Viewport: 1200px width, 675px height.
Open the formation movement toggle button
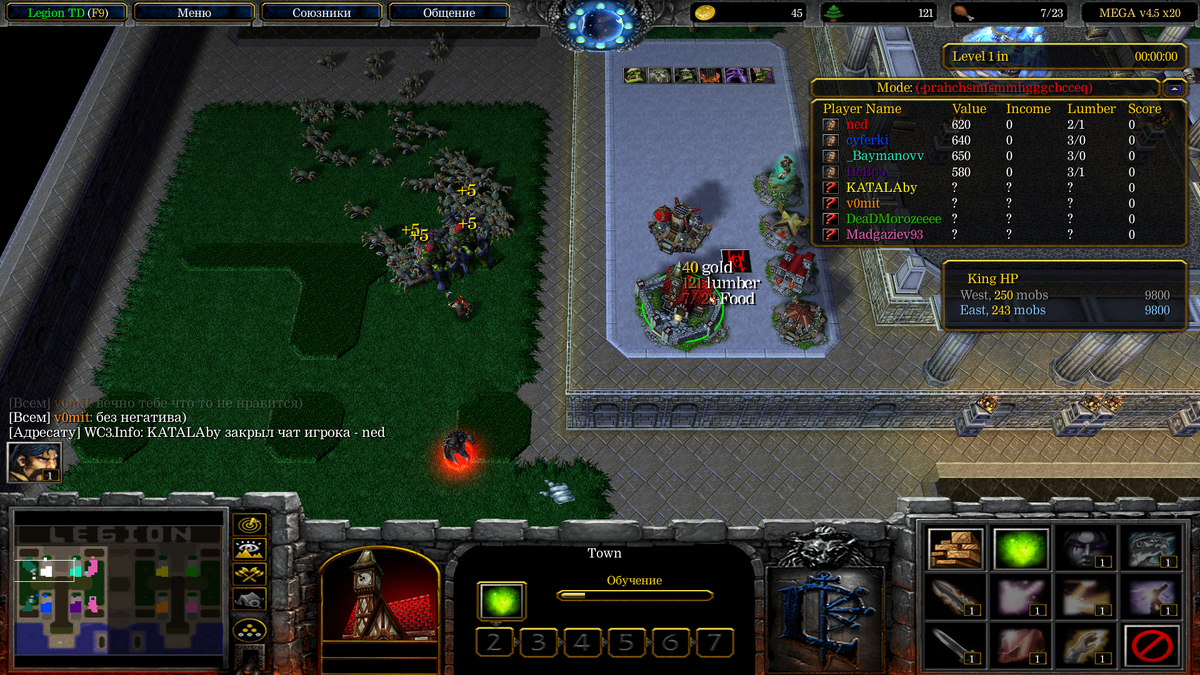pyautogui.click(x=248, y=630)
